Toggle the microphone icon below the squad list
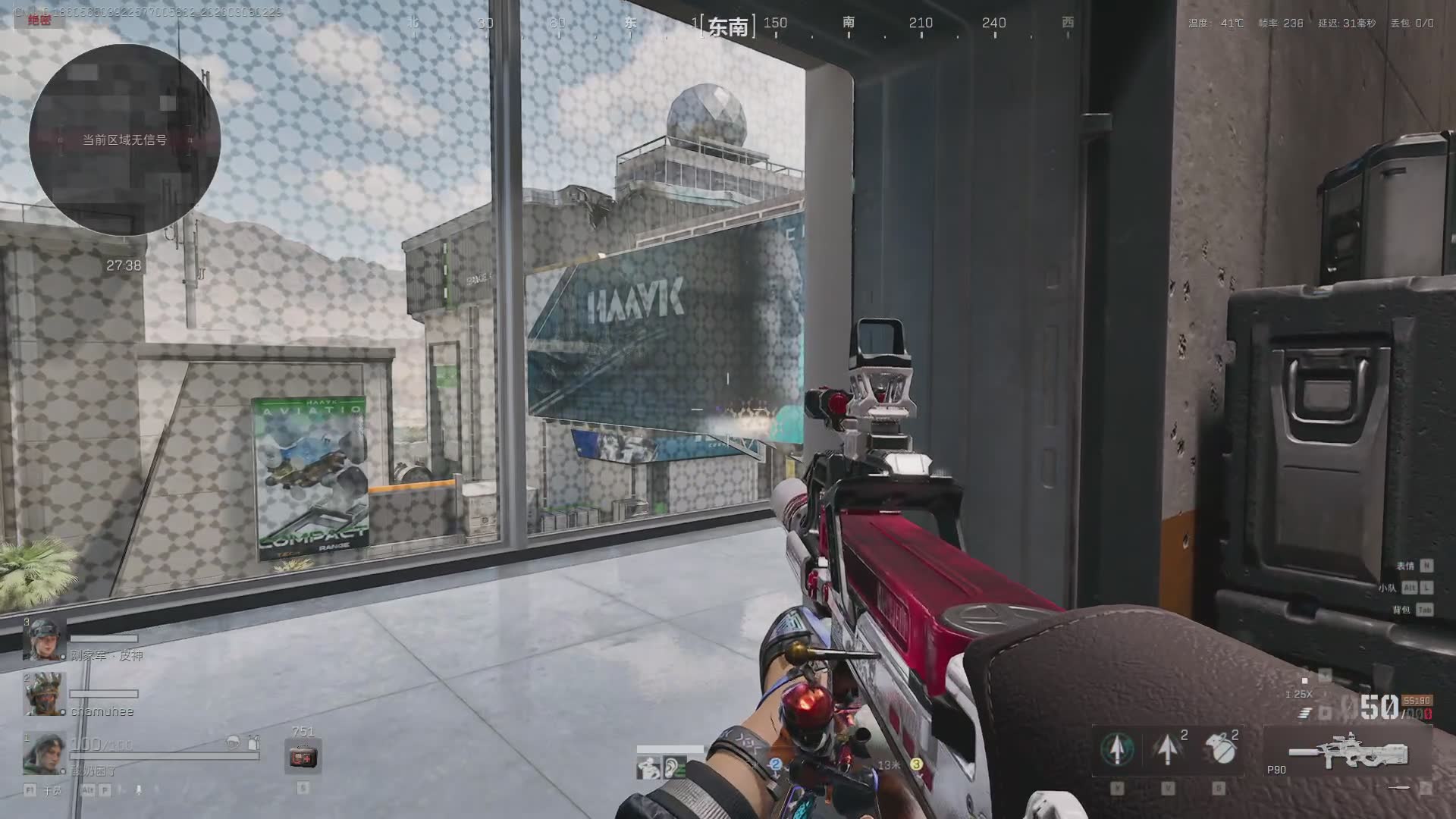1456x819 pixels. [139, 790]
